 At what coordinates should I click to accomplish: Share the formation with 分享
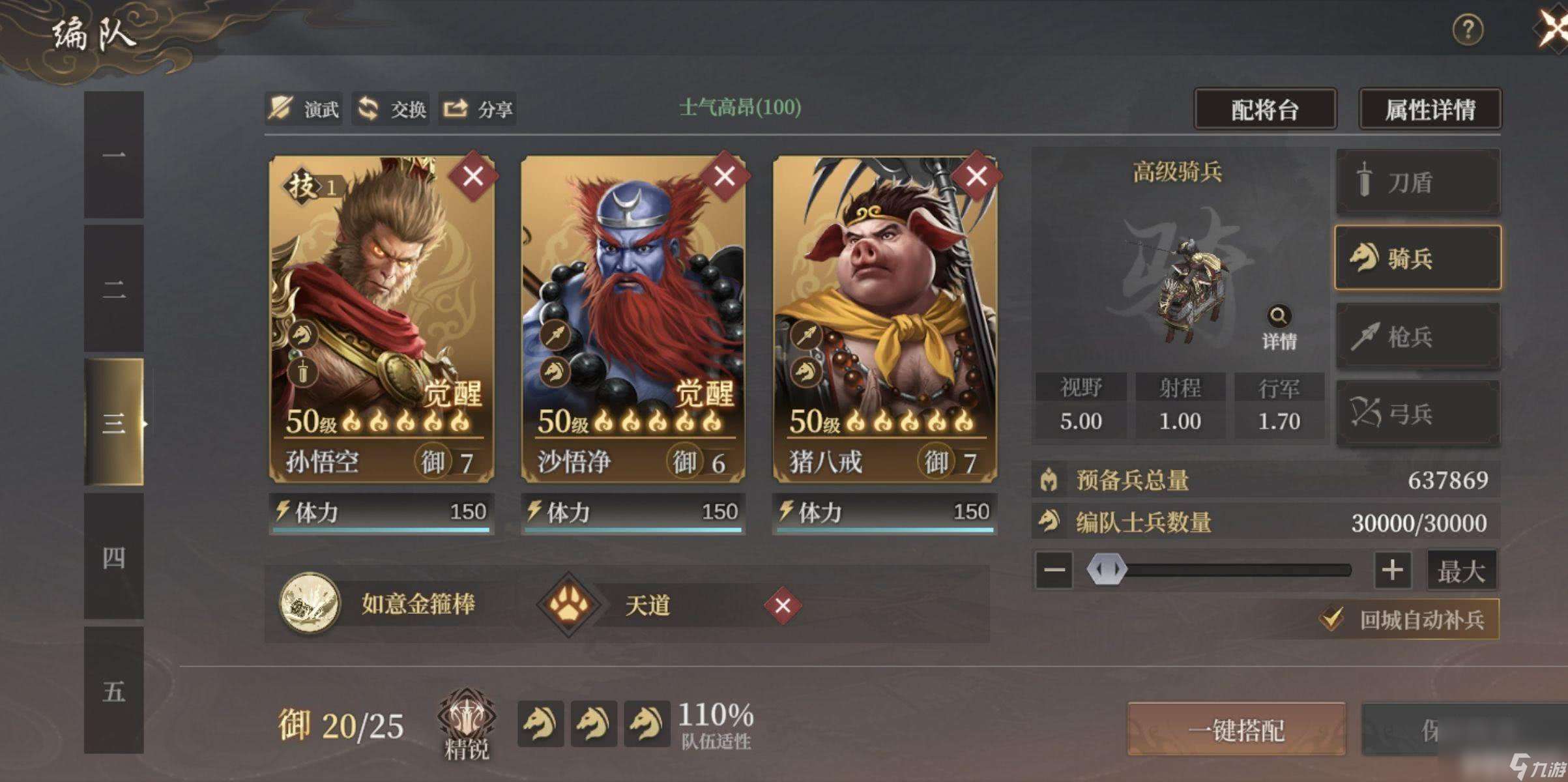(478, 109)
